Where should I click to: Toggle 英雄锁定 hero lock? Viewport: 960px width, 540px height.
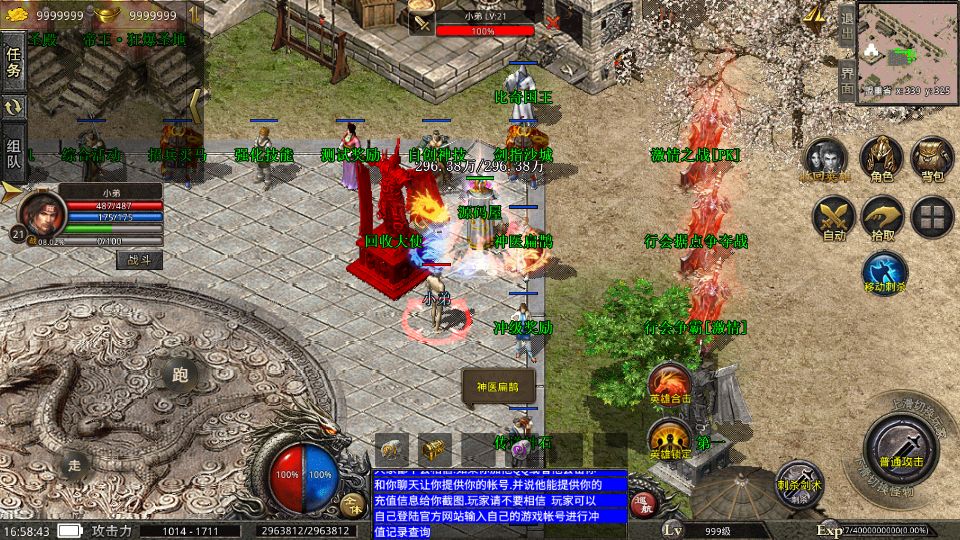click(x=668, y=439)
